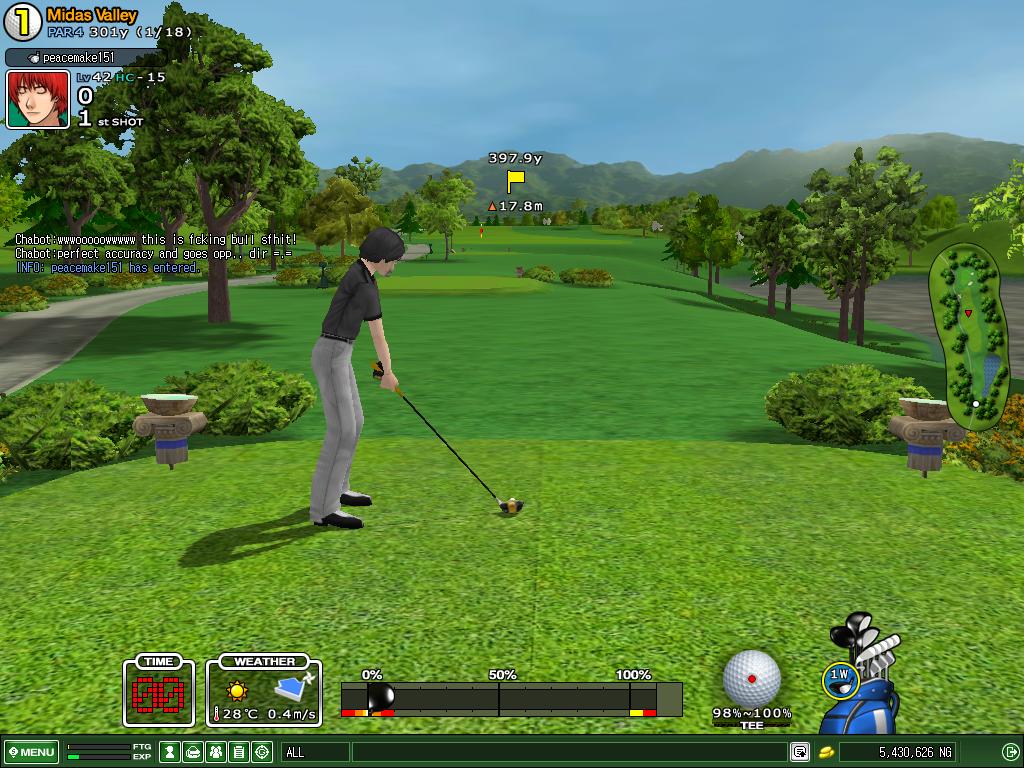Click the circular G target icon

coord(262,752)
